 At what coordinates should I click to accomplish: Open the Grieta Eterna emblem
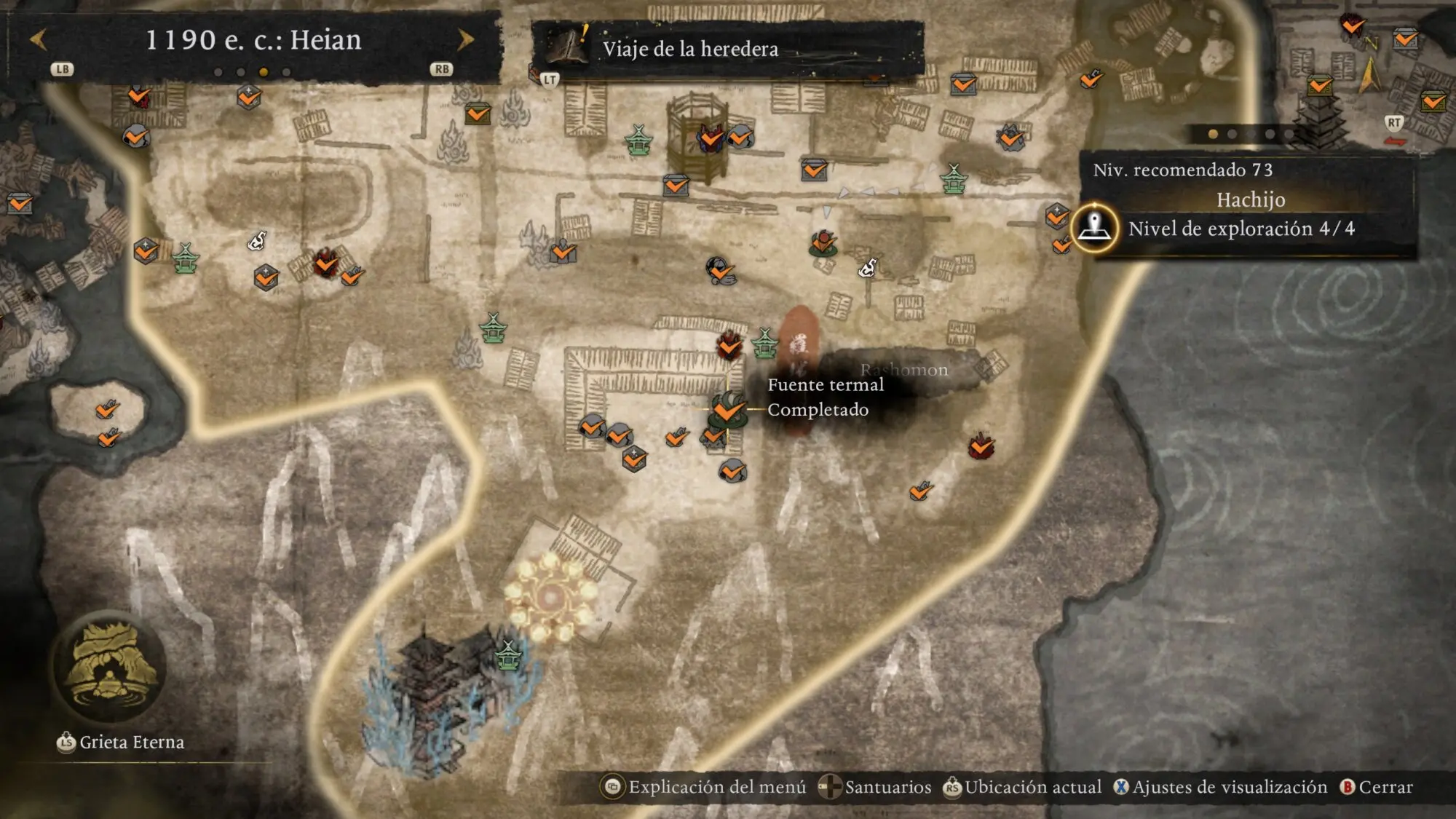109,667
